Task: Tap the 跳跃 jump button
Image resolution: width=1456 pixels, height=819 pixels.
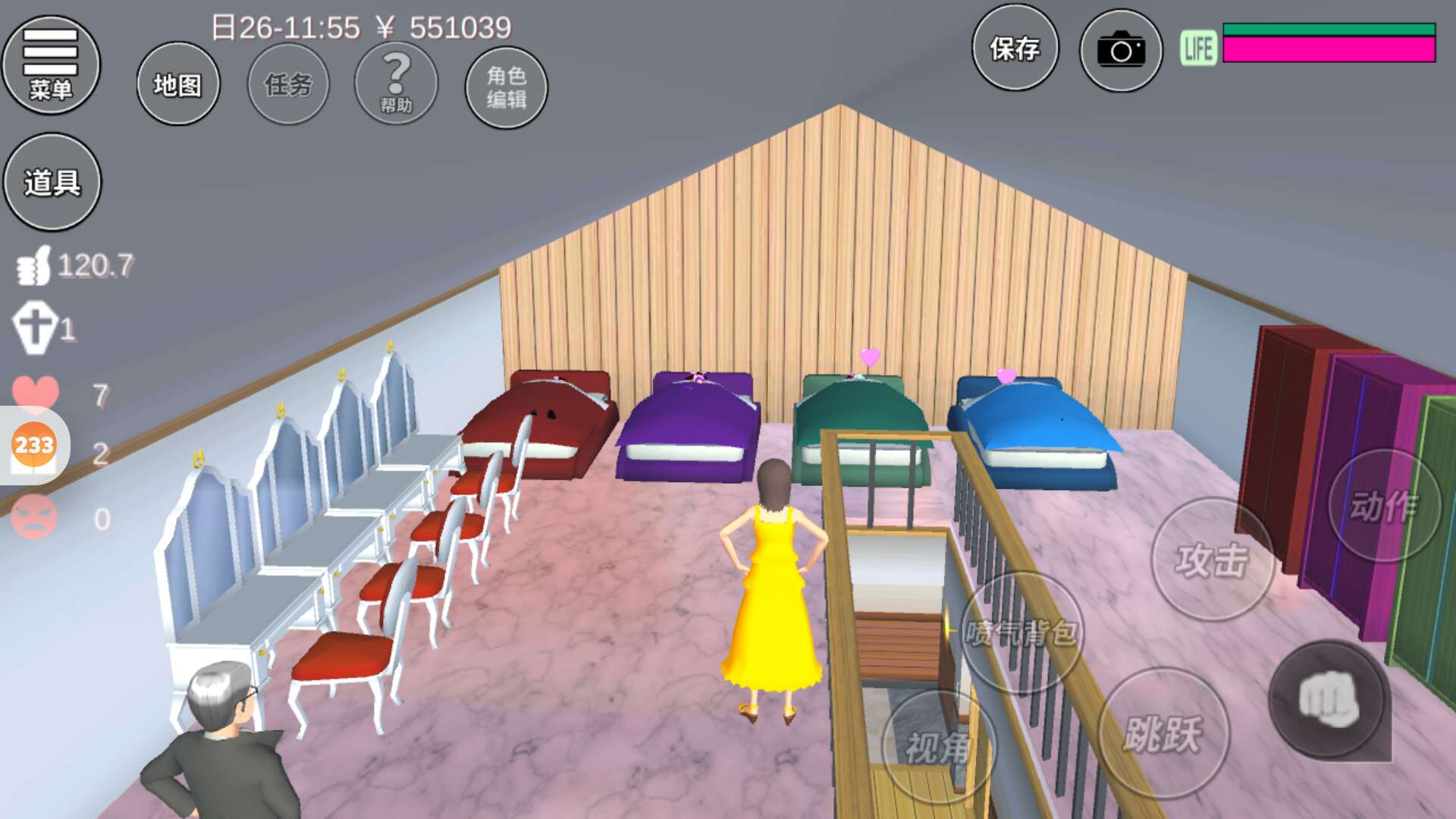Action: [1163, 733]
